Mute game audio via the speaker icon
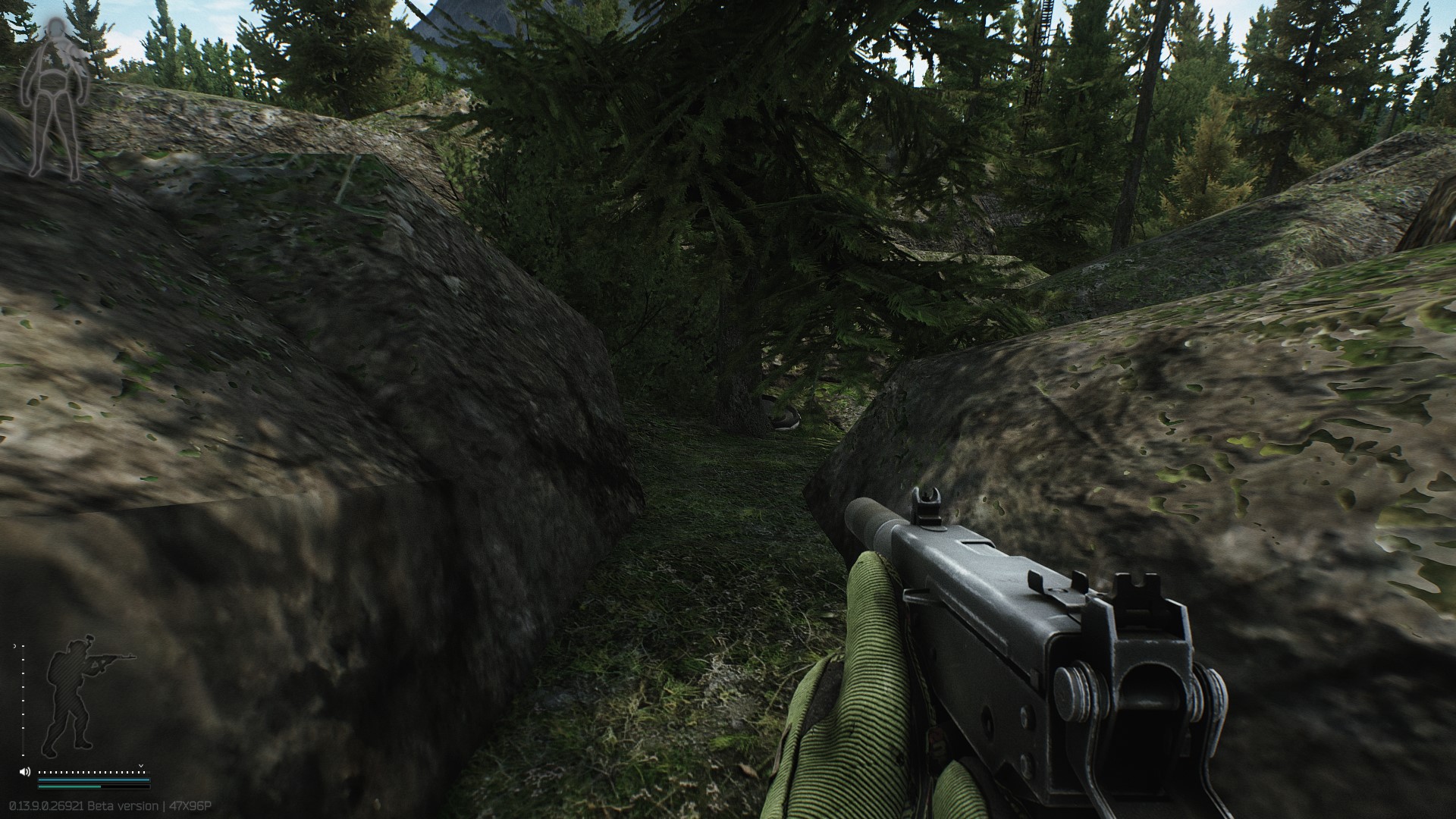1456x819 pixels. tap(25, 772)
